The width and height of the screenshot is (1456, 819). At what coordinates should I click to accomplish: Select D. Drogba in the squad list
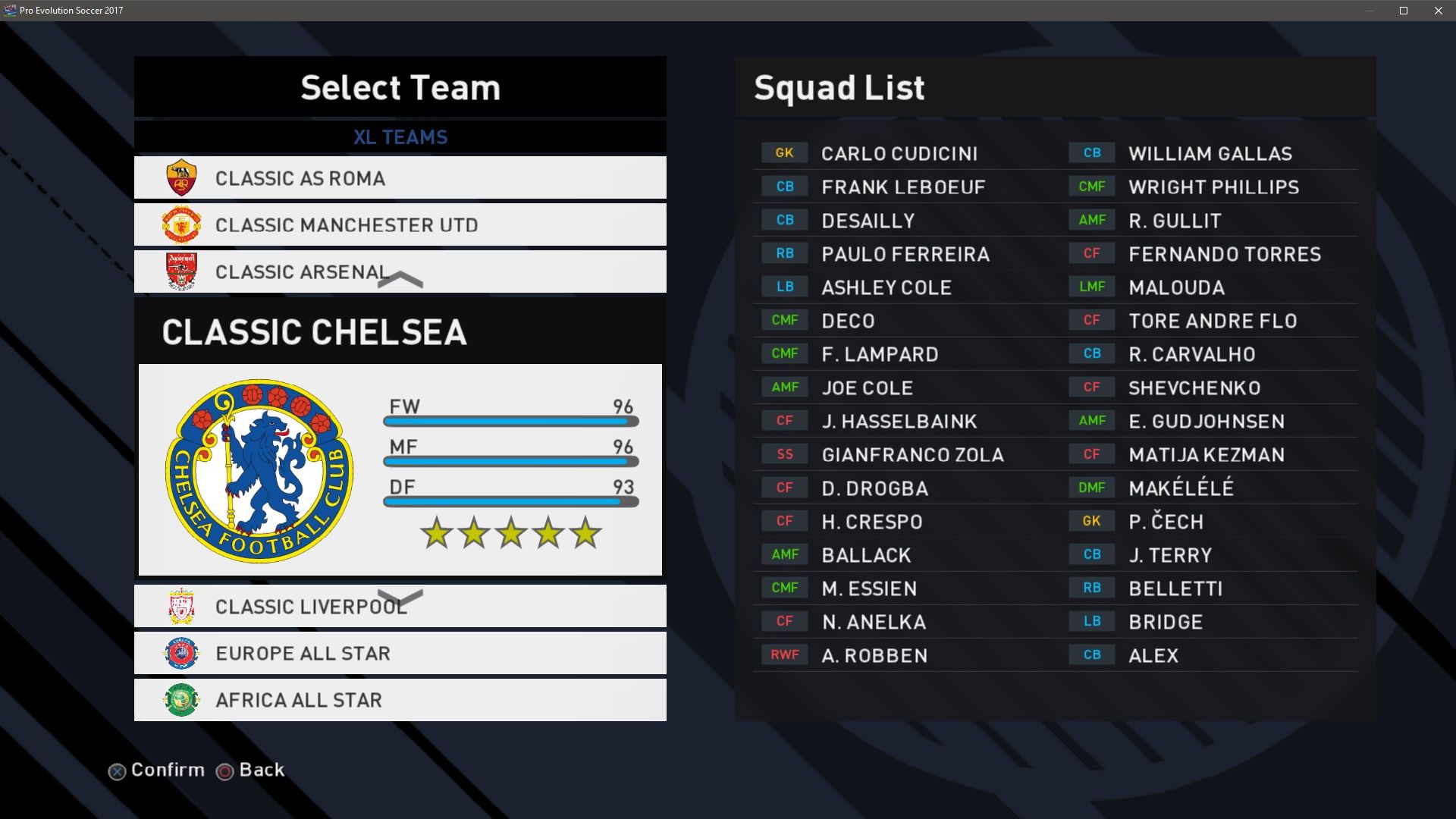875,488
